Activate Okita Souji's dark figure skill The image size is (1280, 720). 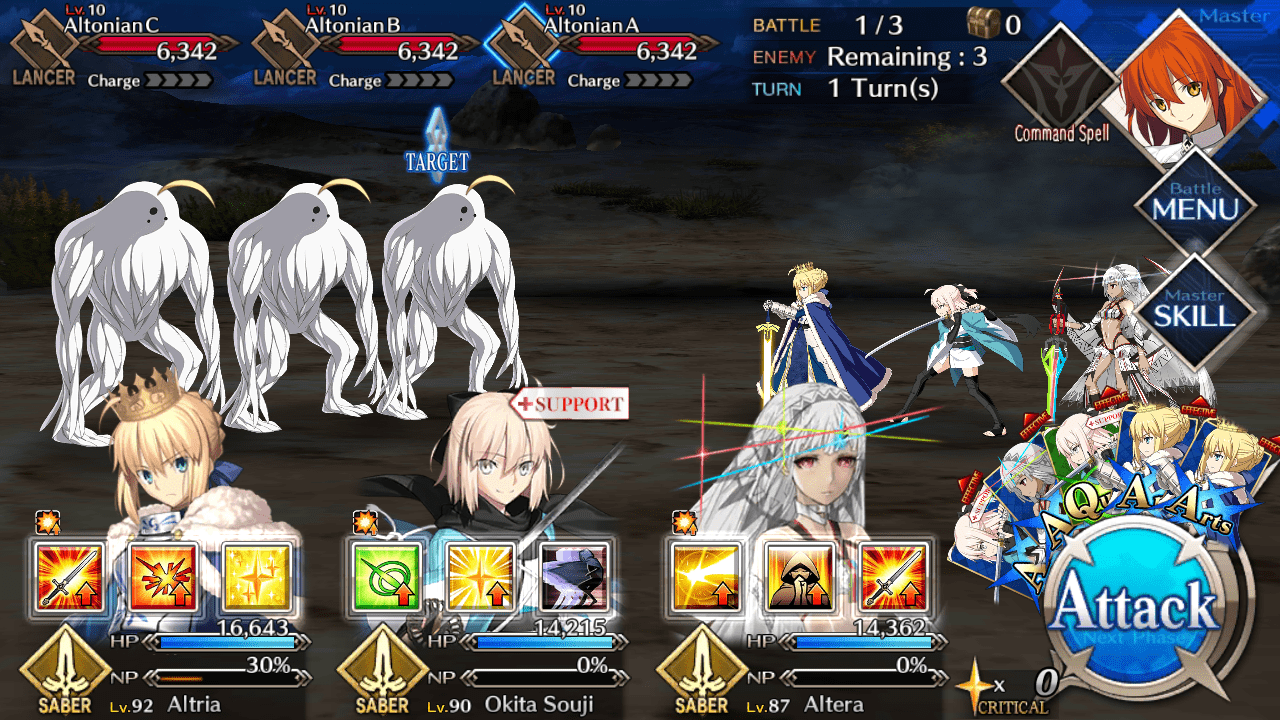pyautogui.click(x=573, y=577)
